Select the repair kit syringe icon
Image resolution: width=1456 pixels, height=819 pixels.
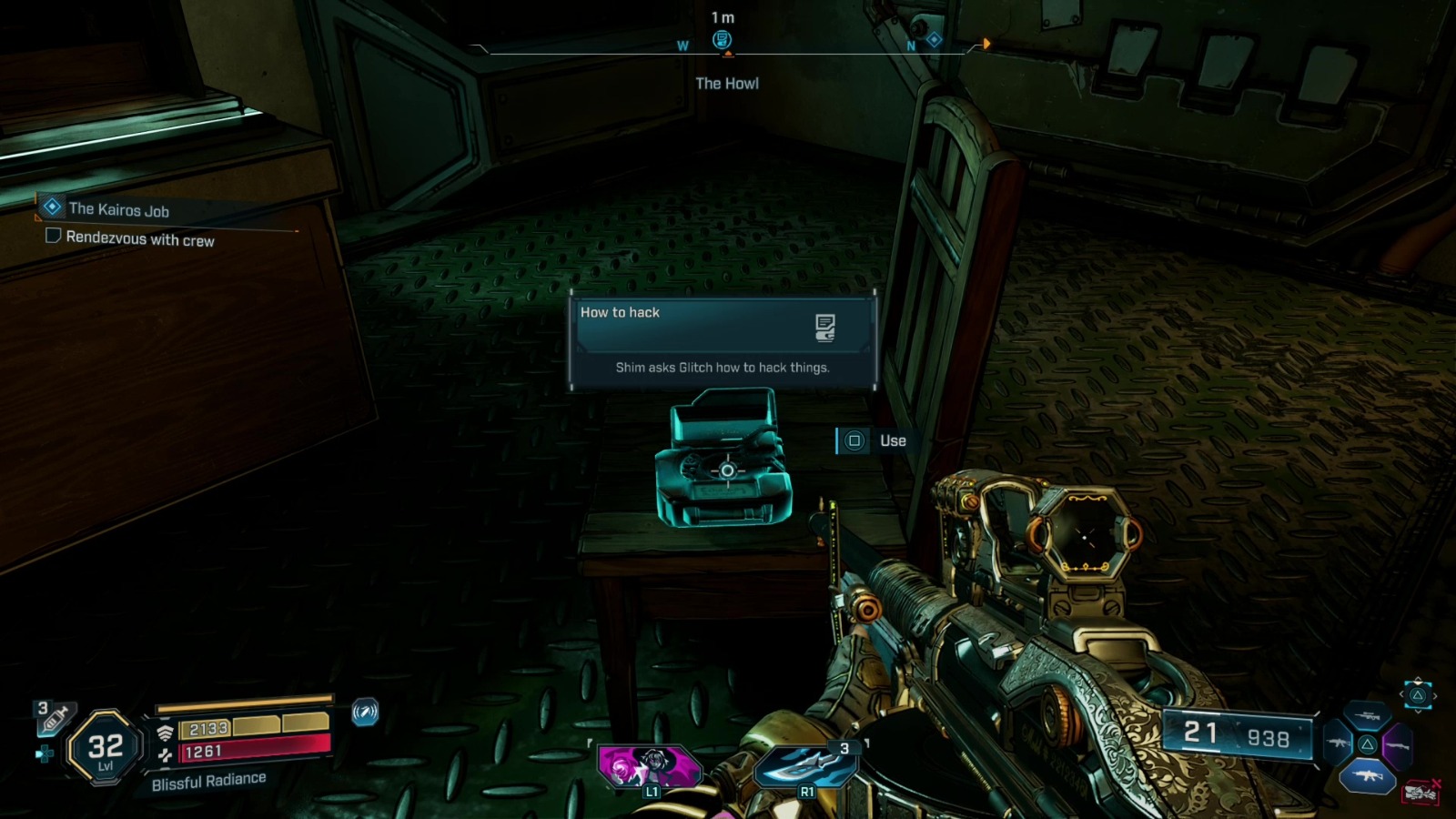pyautogui.click(x=55, y=719)
